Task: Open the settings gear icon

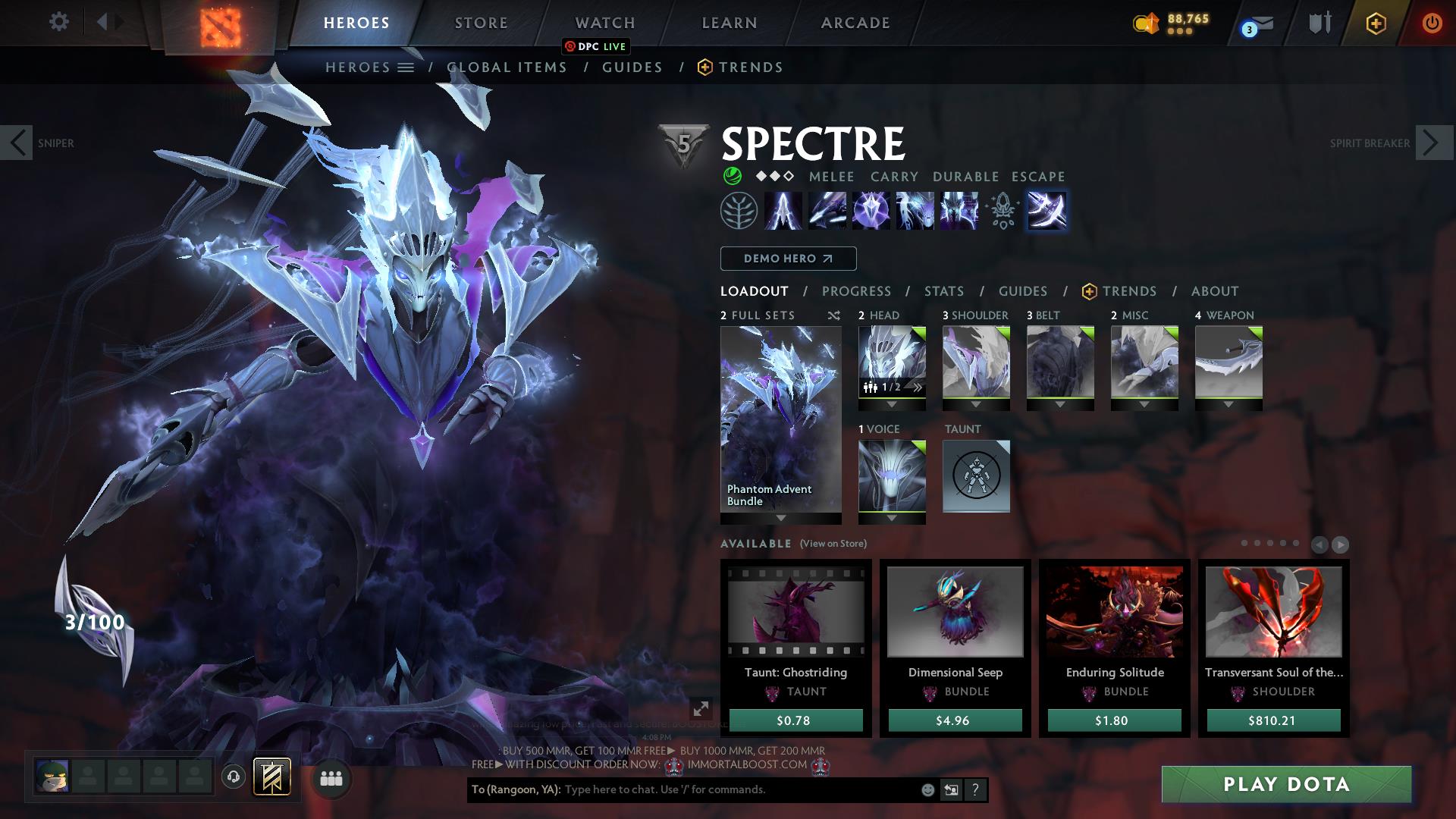Action: tap(58, 22)
